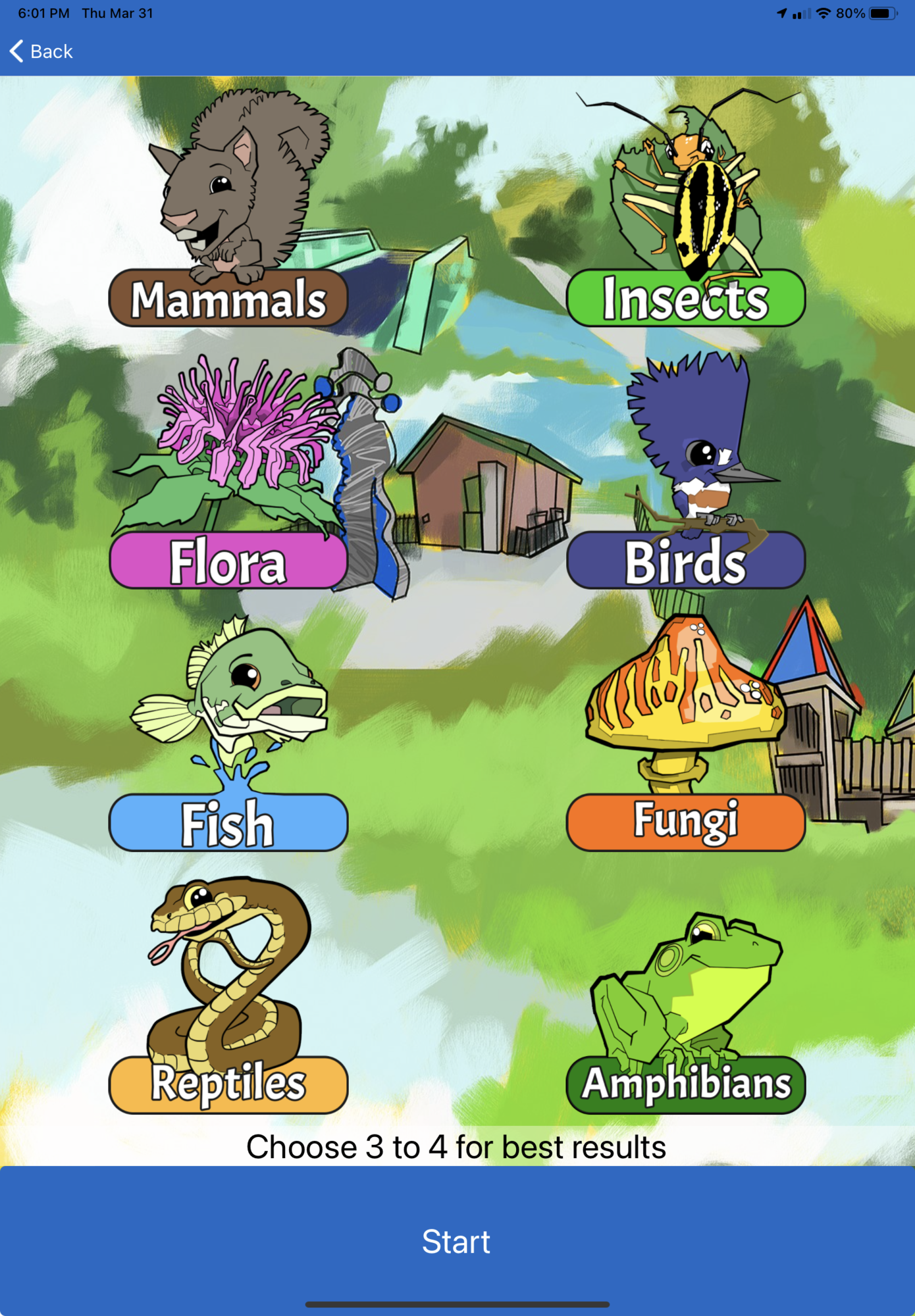Choose the Amphibians category
This screenshot has width=915, height=1316.
coord(685,1084)
